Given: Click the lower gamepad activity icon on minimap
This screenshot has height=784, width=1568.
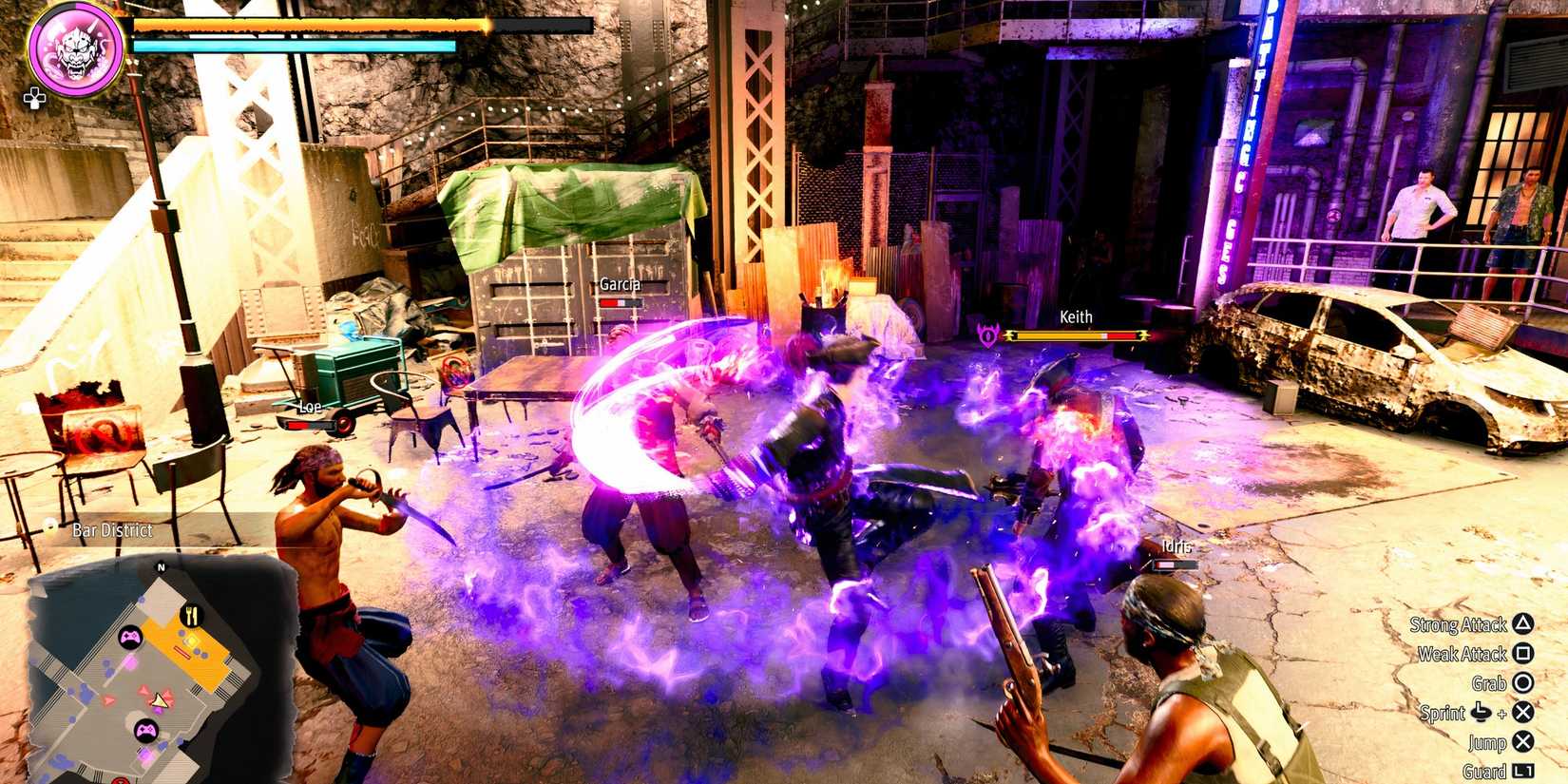Looking at the screenshot, I should click(145, 731).
